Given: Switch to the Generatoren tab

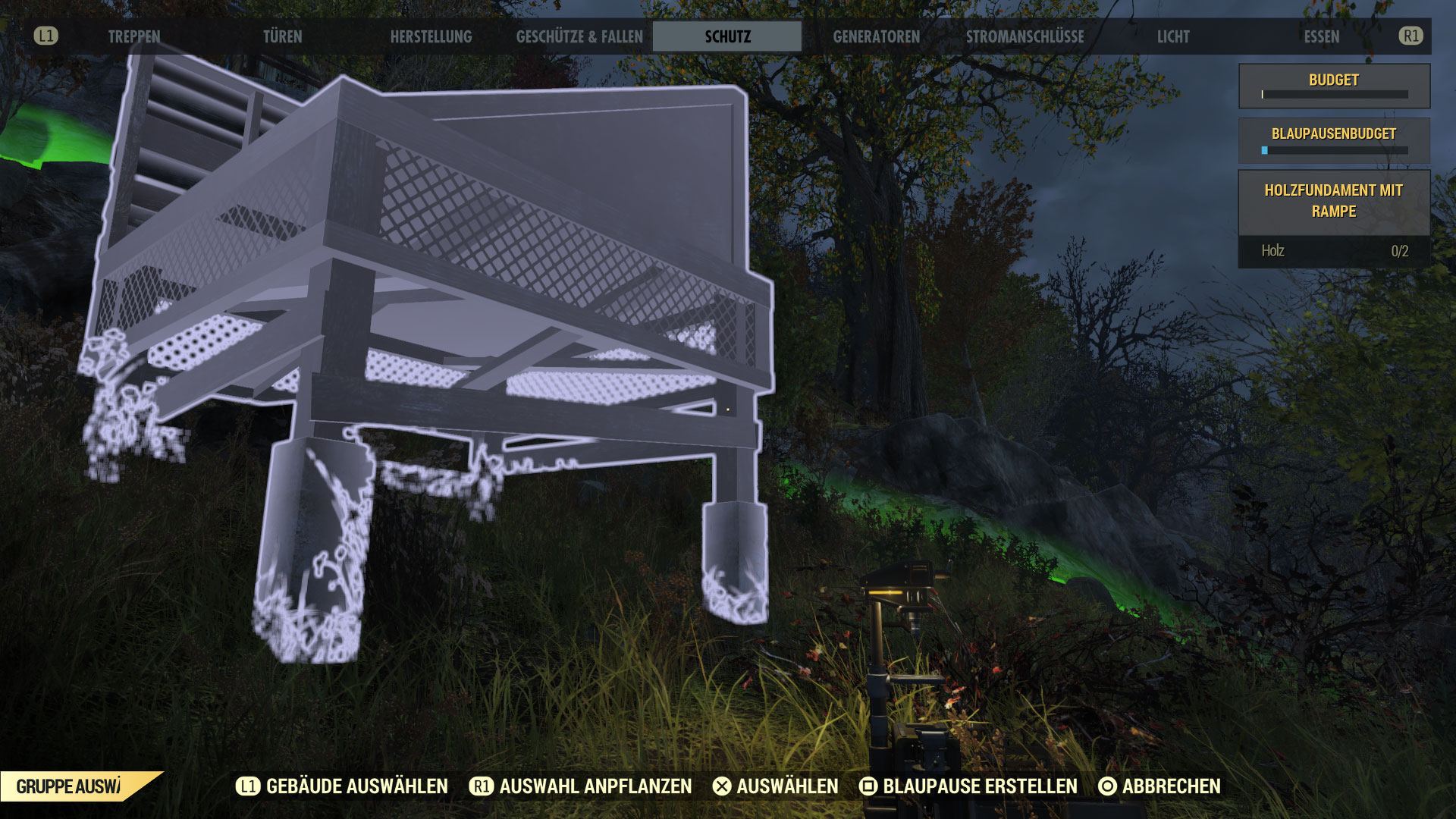Looking at the screenshot, I should click(876, 36).
